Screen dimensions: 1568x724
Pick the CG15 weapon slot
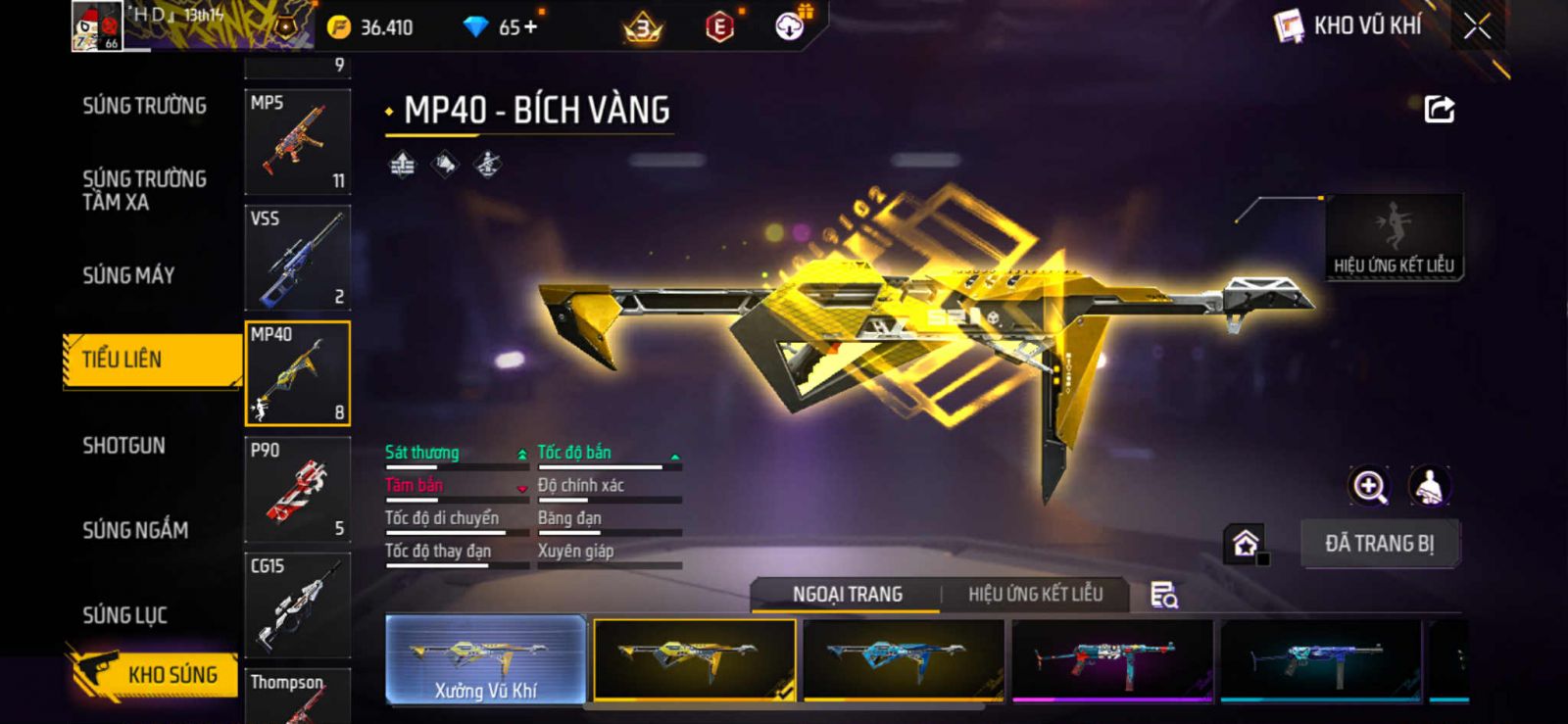(x=297, y=603)
